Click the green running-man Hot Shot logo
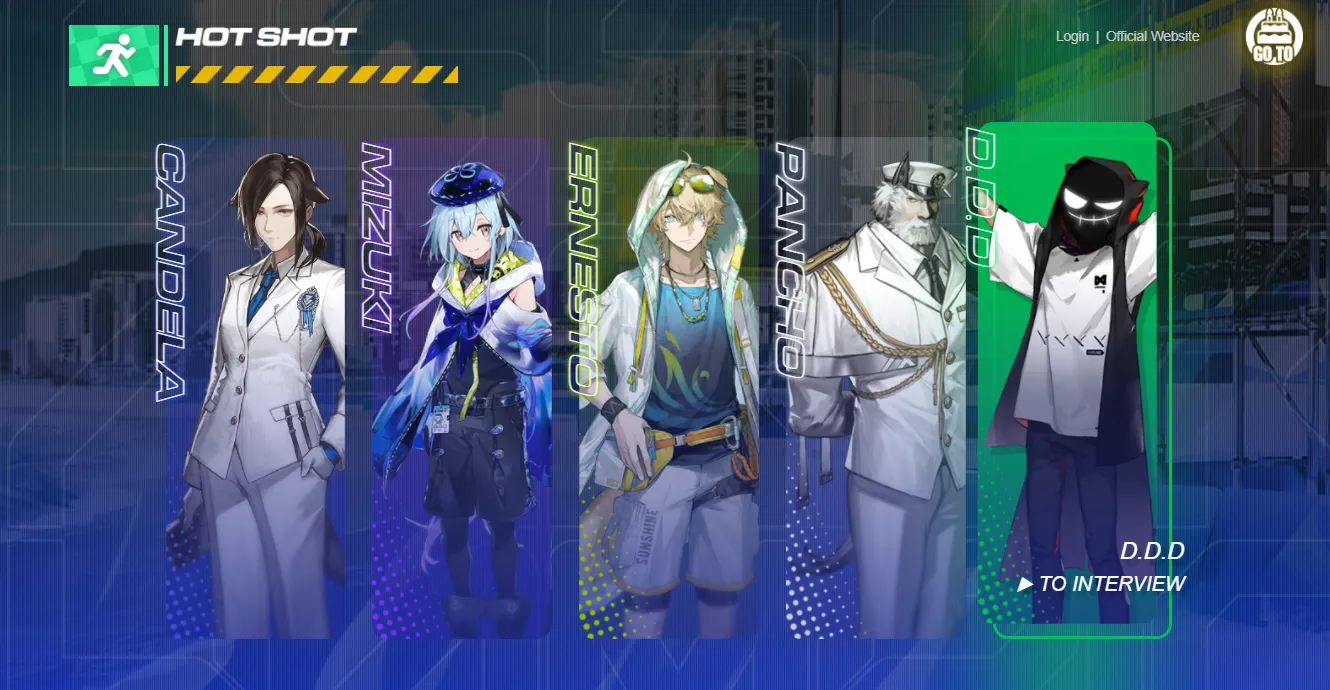Screen dimensions: 1330x690 pyautogui.click(x=114, y=56)
